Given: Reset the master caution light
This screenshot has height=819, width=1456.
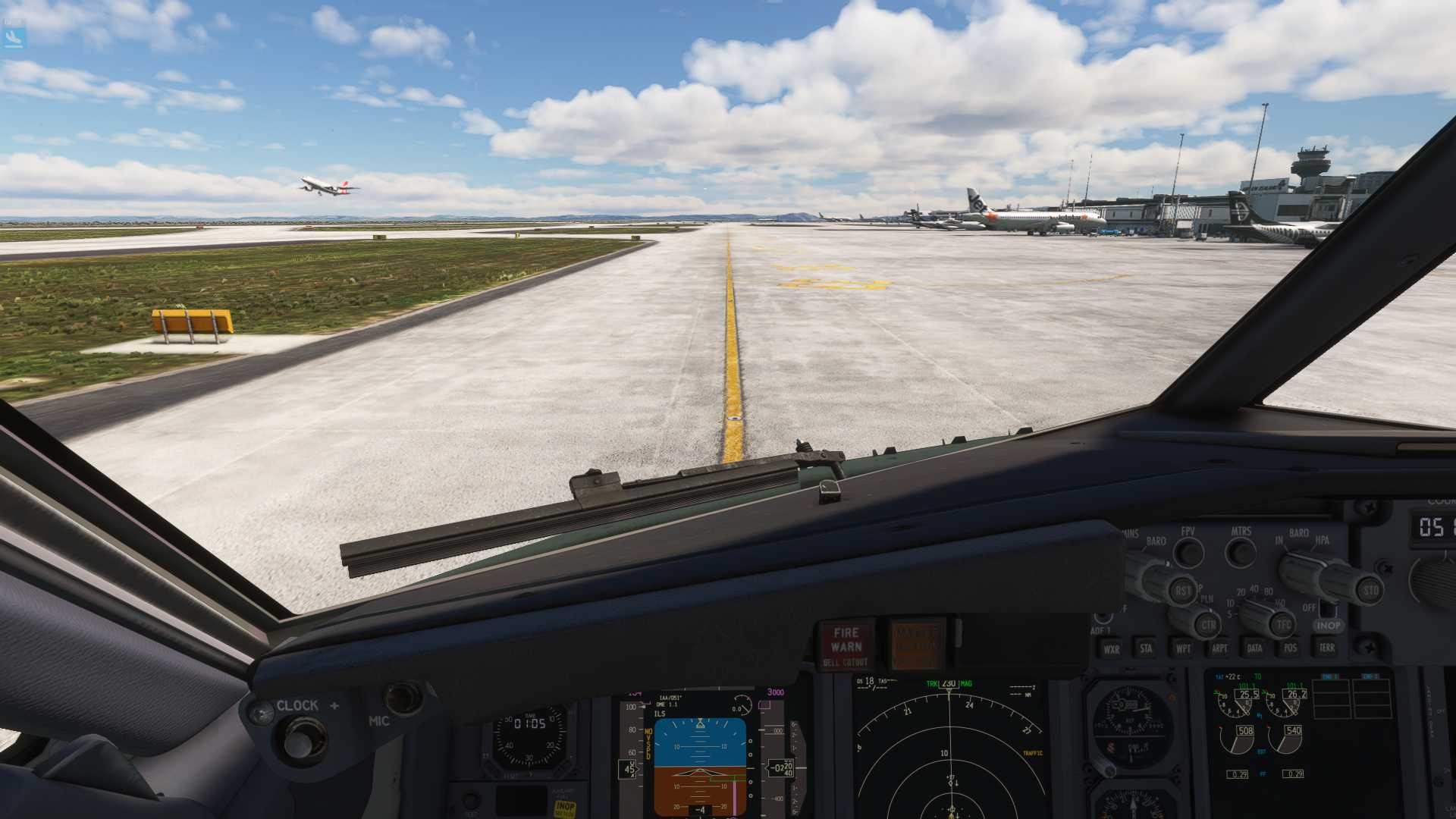Looking at the screenshot, I should click(916, 645).
